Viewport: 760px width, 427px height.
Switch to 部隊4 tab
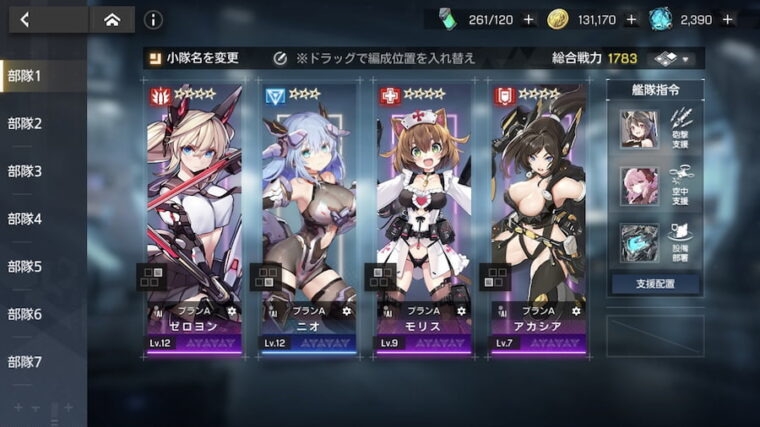coord(26,219)
